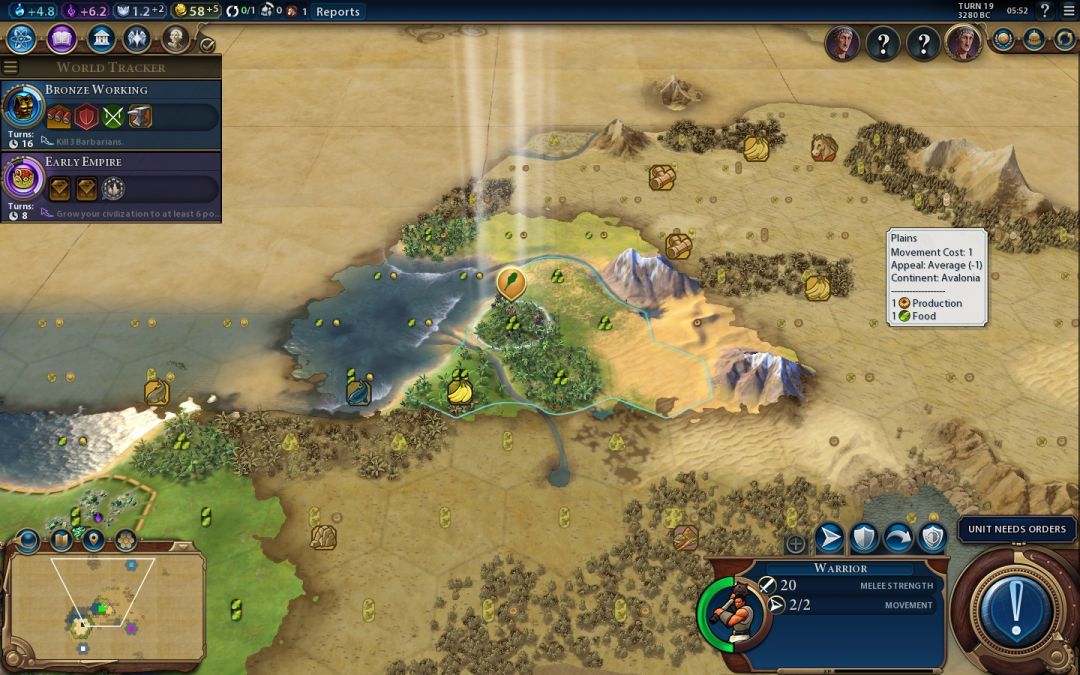Open the map lenses button
Viewport: 1080px width, 675px height.
point(60,541)
